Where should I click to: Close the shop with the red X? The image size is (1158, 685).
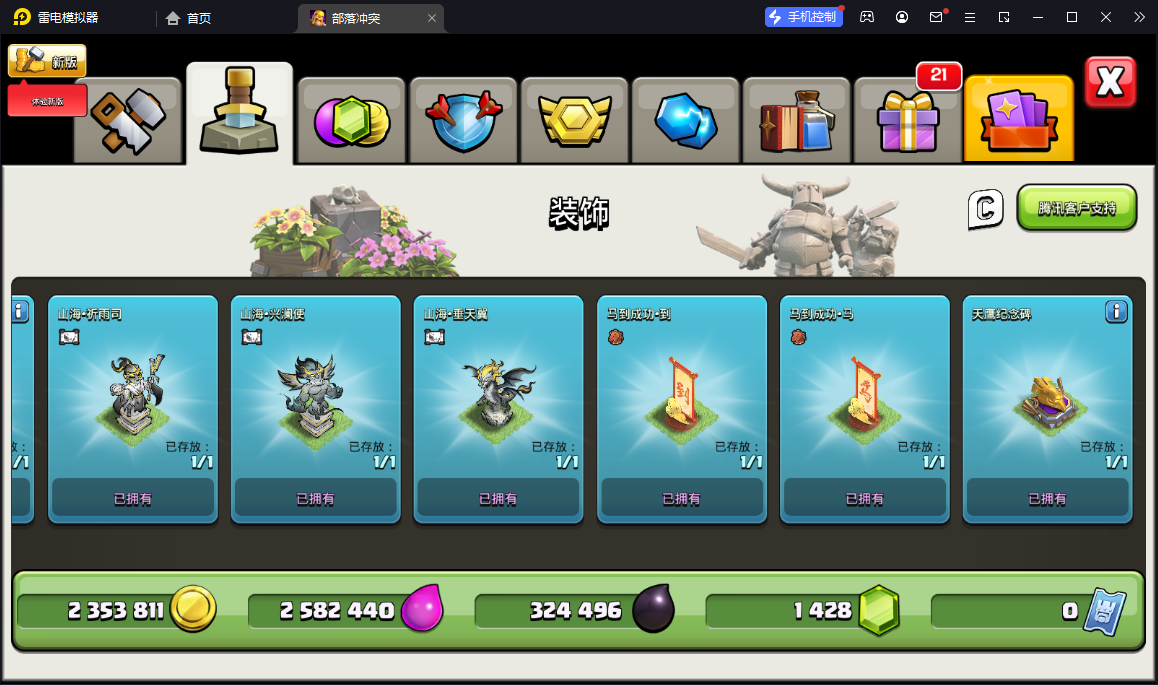[1110, 82]
